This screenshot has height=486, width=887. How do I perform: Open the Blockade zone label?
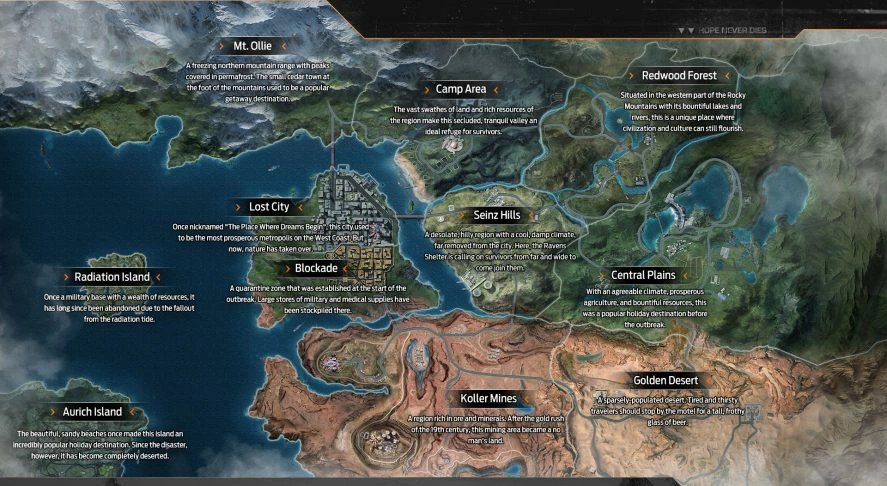(317, 268)
